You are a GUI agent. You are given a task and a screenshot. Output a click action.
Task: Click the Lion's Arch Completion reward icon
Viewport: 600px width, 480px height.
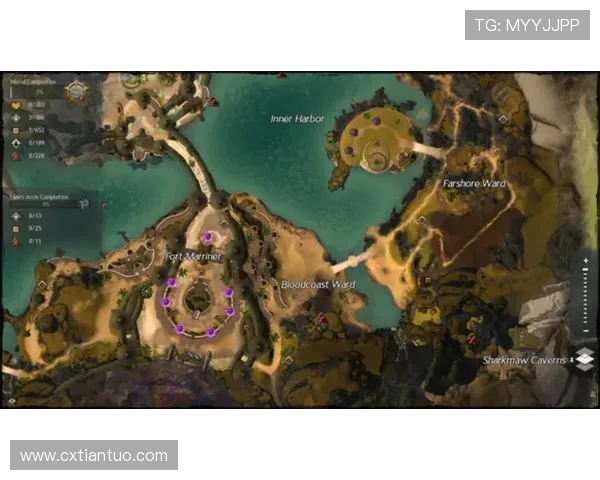[x=84, y=203]
